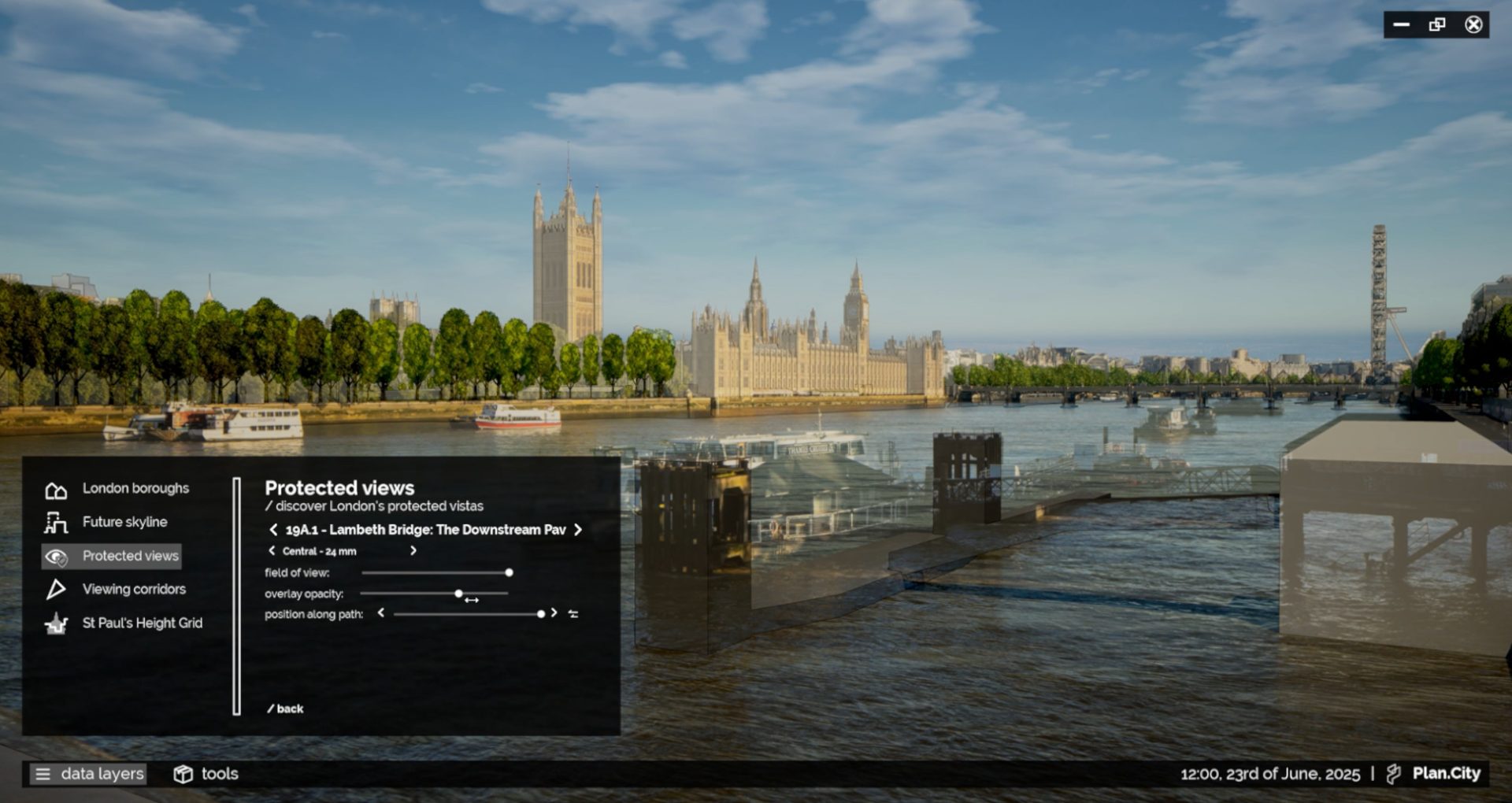Click the back link in Protected views
This screenshot has height=803, width=1512.
(x=286, y=709)
